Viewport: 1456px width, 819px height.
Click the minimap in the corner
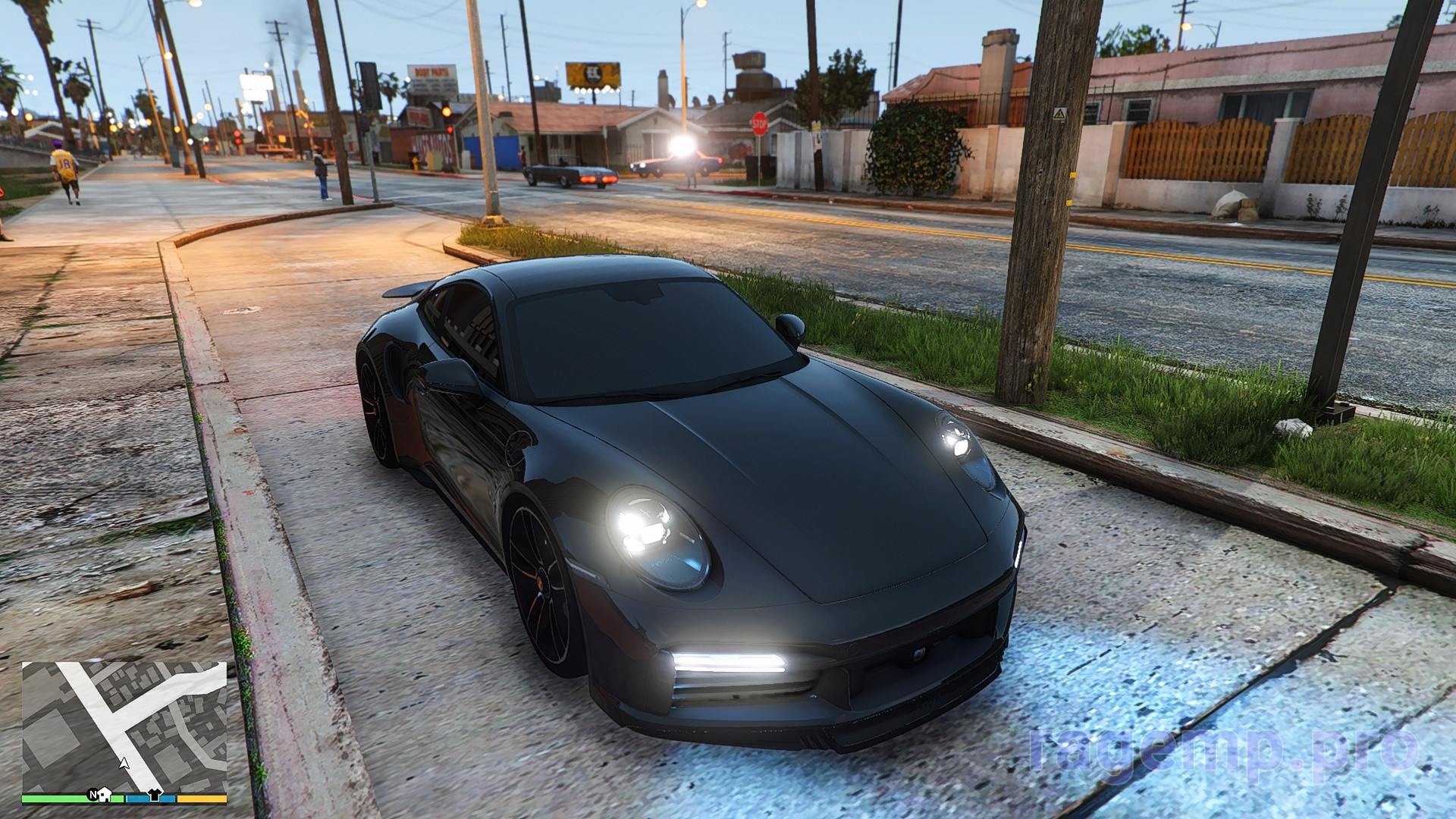[x=124, y=726]
